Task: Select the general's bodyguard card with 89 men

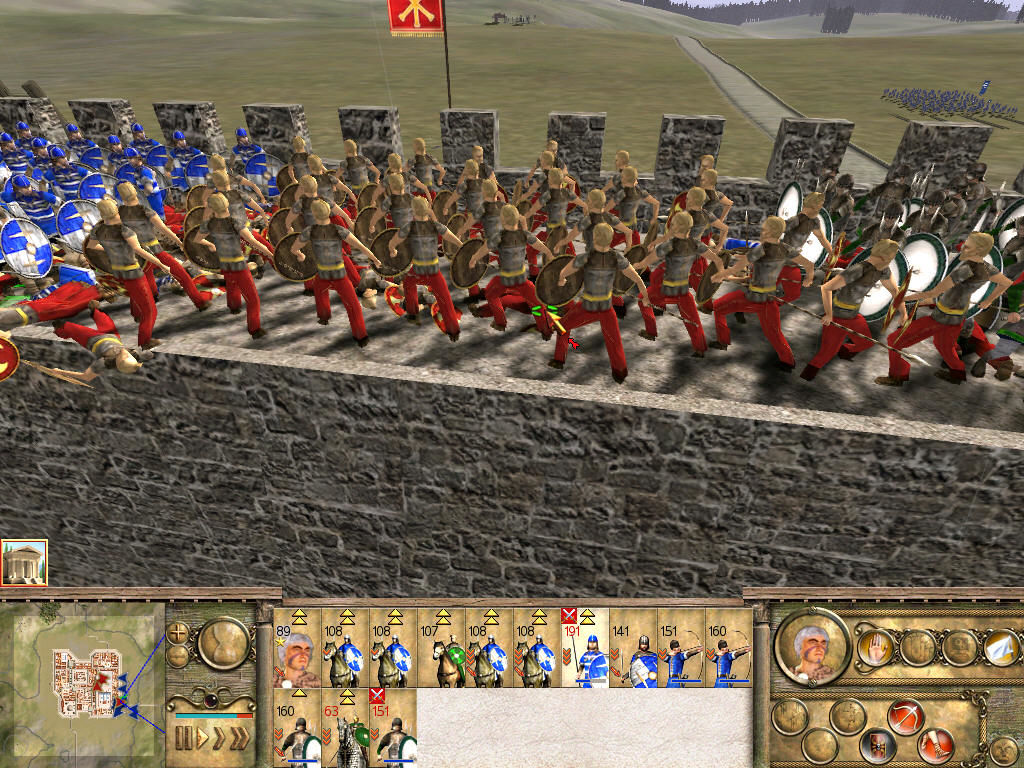Action: click(297, 648)
